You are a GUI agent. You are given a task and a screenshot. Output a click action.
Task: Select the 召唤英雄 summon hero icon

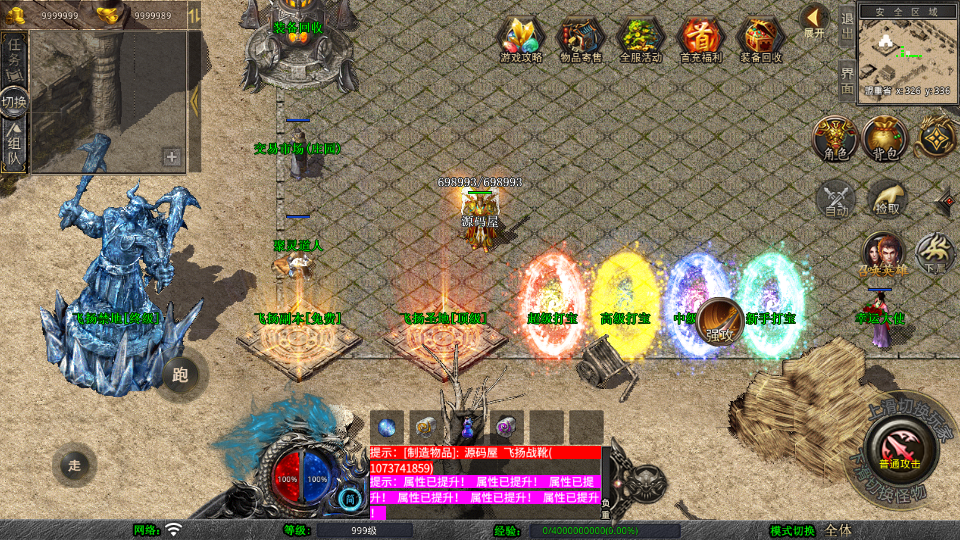(882, 254)
